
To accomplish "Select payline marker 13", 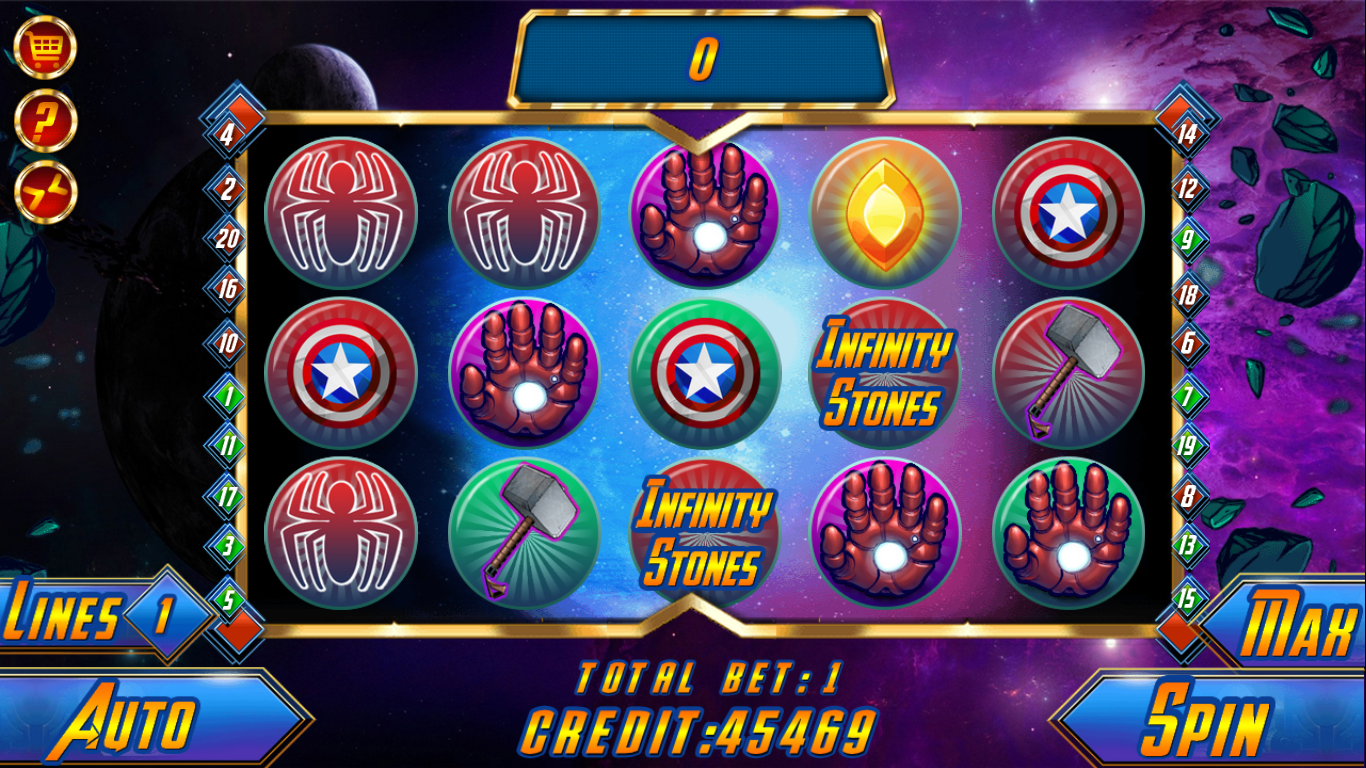I will [x=1187, y=546].
